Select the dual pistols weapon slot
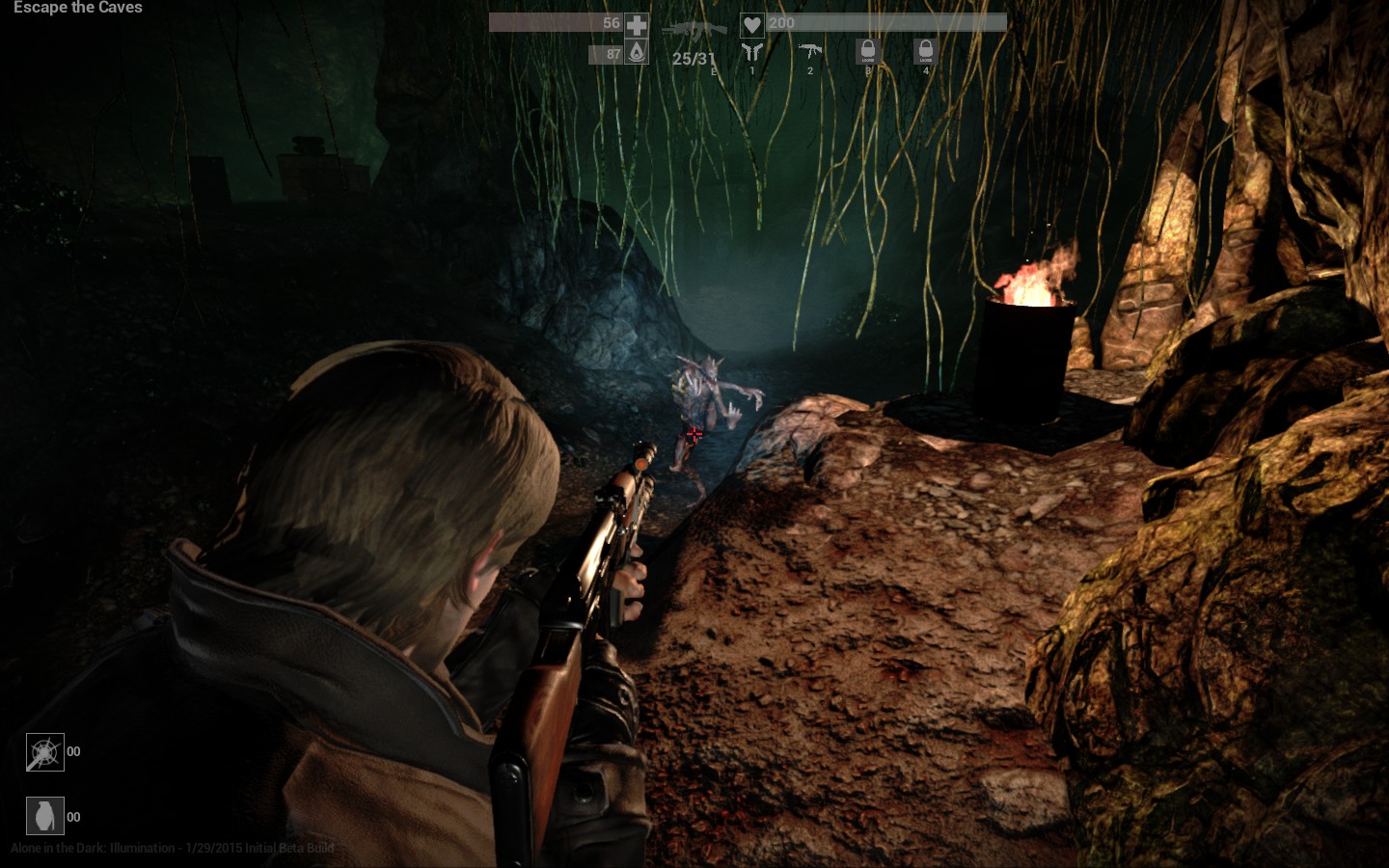1389x868 pixels. coord(752,52)
